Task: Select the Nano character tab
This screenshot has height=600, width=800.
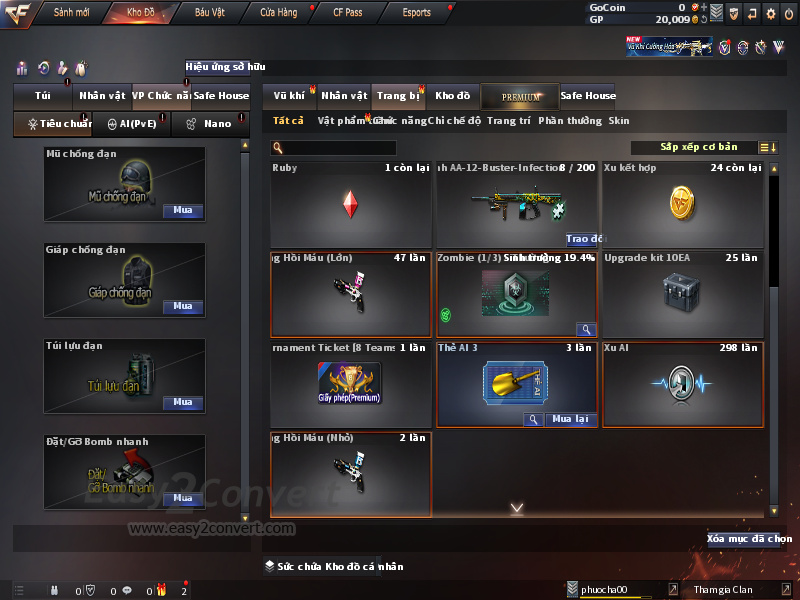Action: pyautogui.click(x=211, y=124)
